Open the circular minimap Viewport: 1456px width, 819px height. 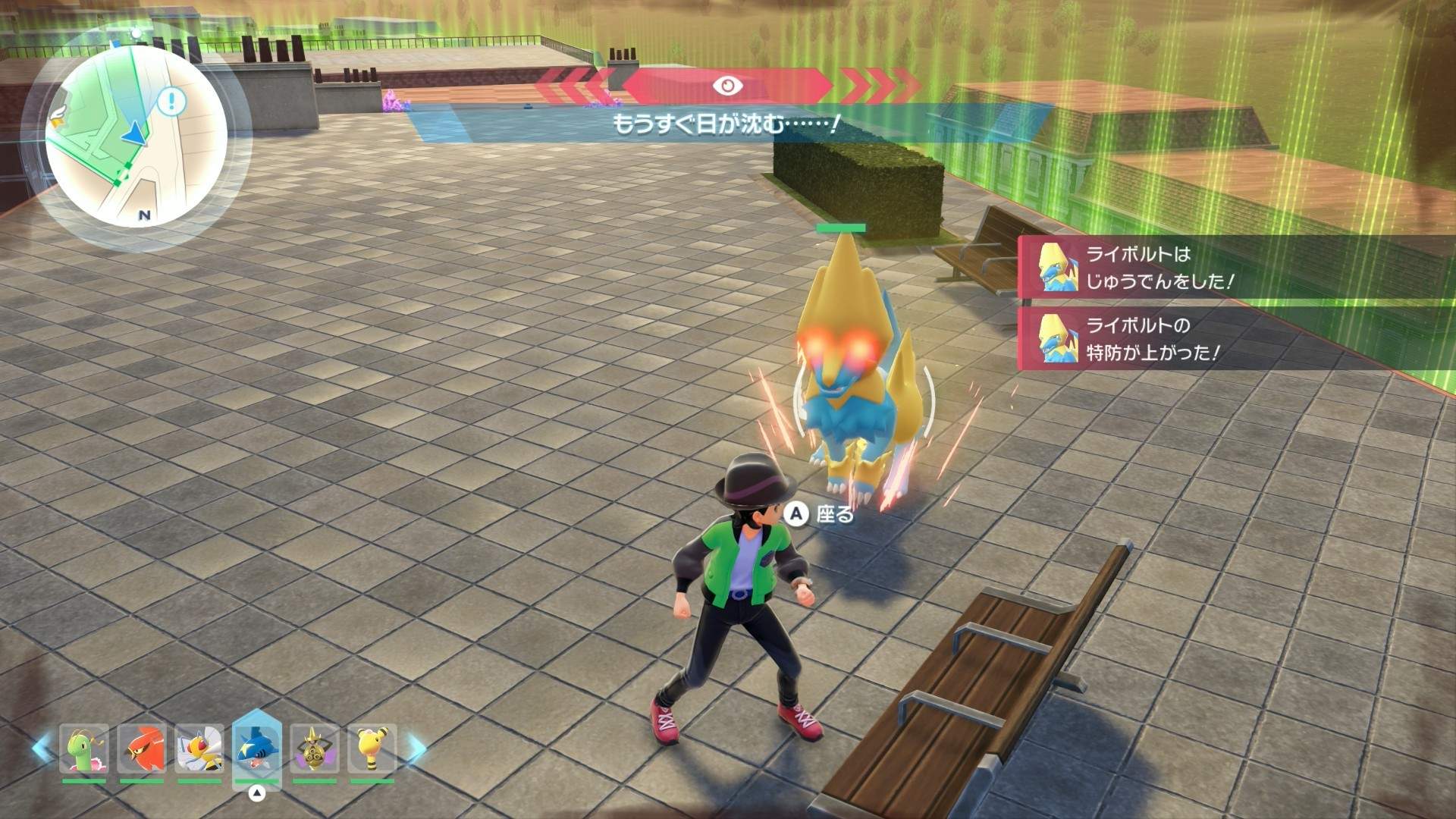(136, 136)
